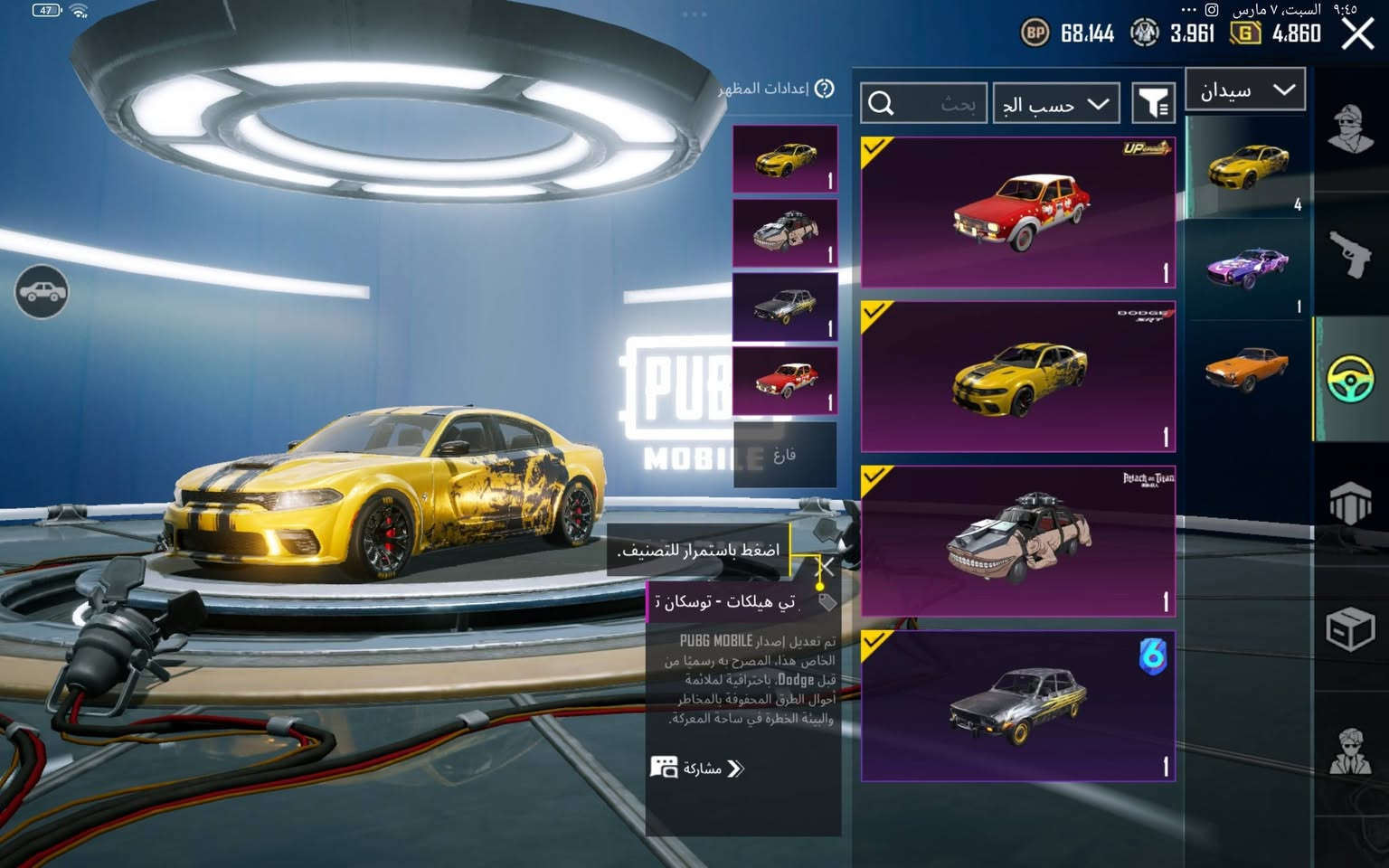Viewport: 1389px width, 868px height.
Task: Click the search field
Action: (923, 104)
